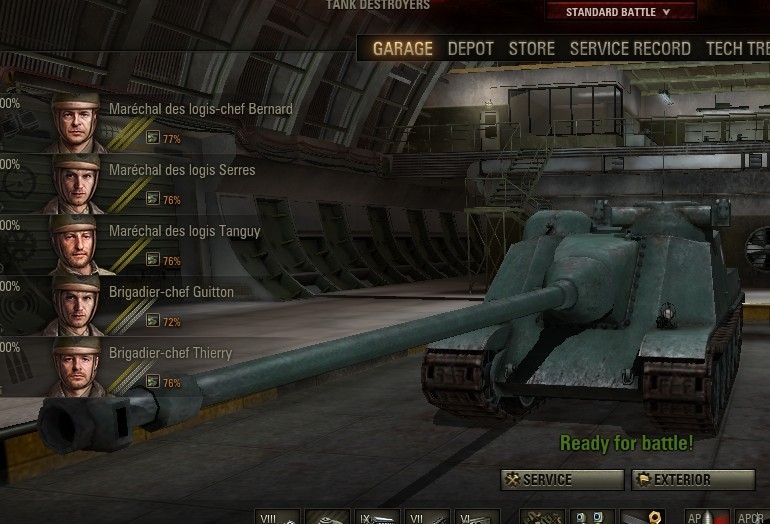Switch to the Garage tab
The image size is (770, 524).
(x=402, y=48)
